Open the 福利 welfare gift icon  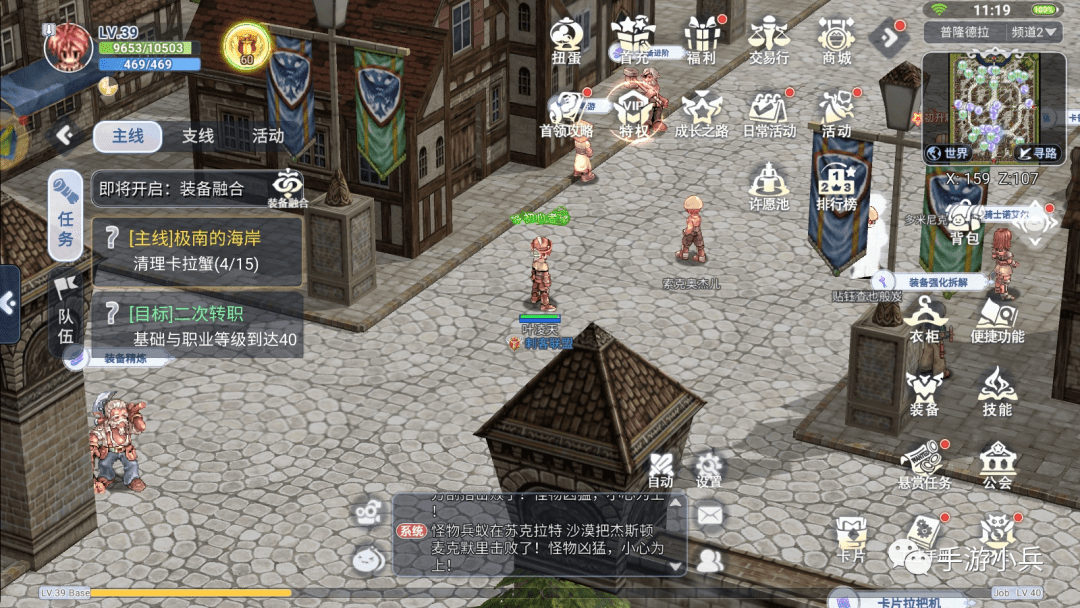pos(702,38)
